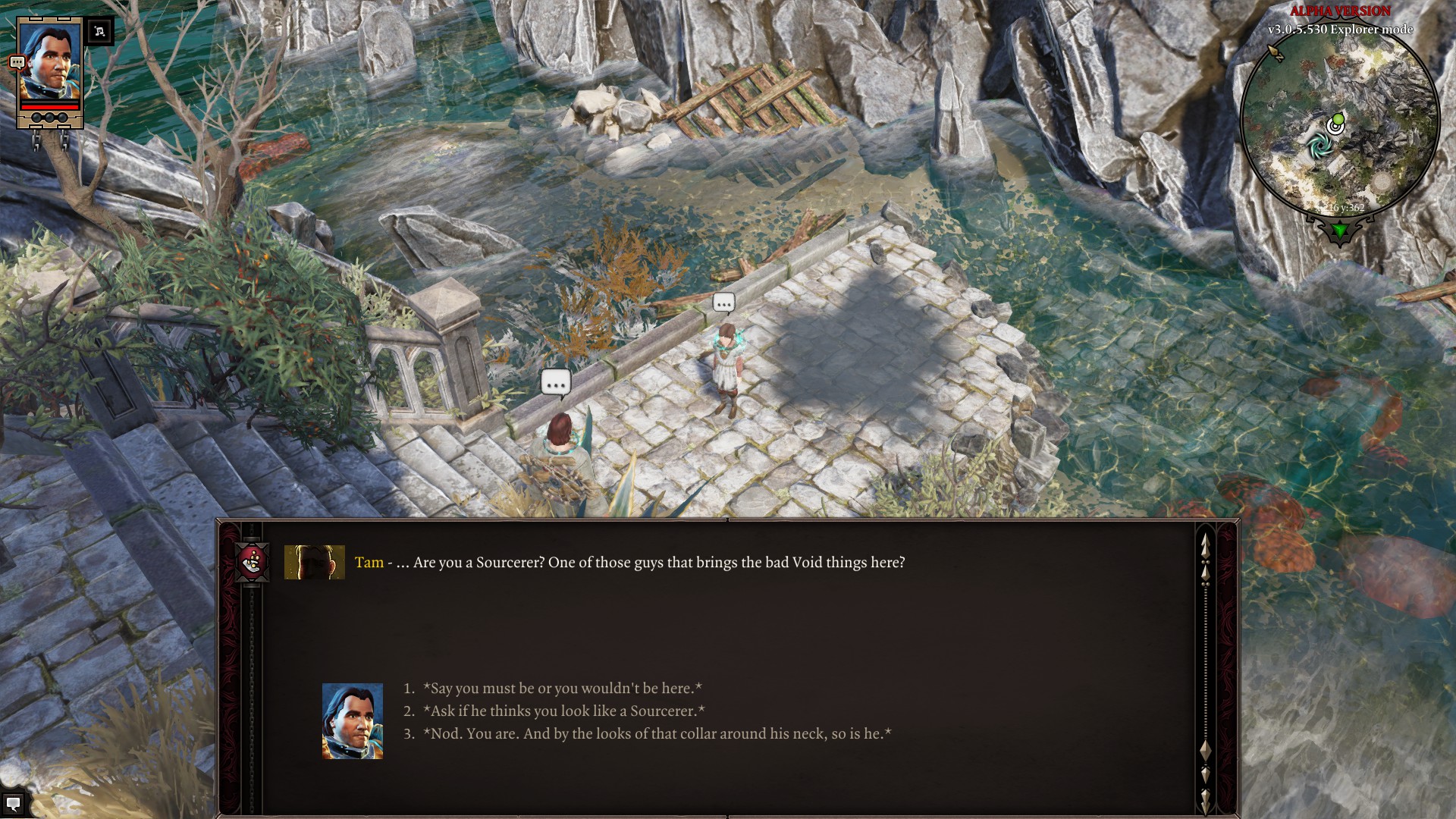Click Tam's speaker portrait in the dialogue
This screenshot has width=1456, height=819.
(x=314, y=562)
